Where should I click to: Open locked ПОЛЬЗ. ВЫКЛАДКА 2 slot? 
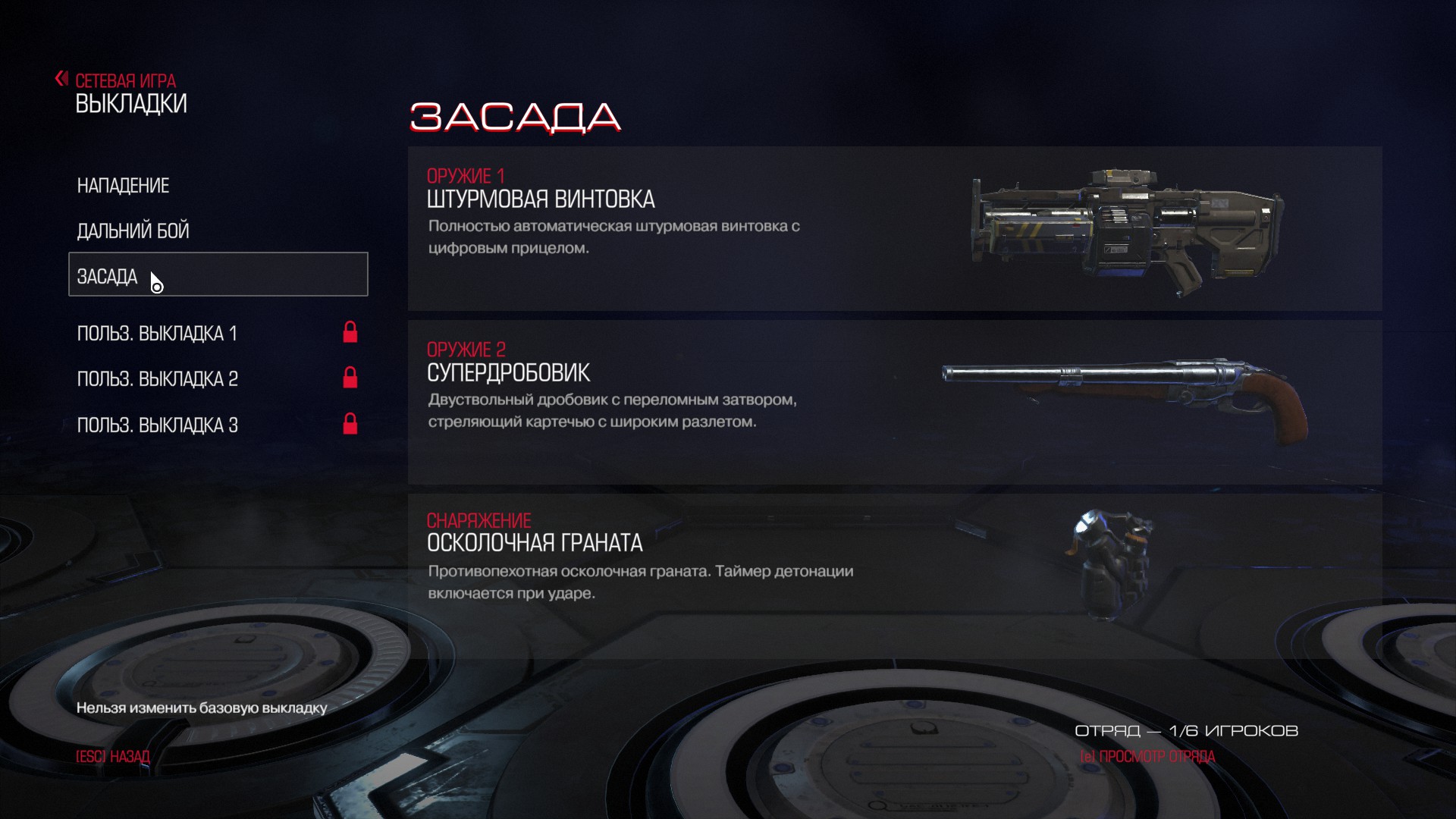(x=157, y=379)
